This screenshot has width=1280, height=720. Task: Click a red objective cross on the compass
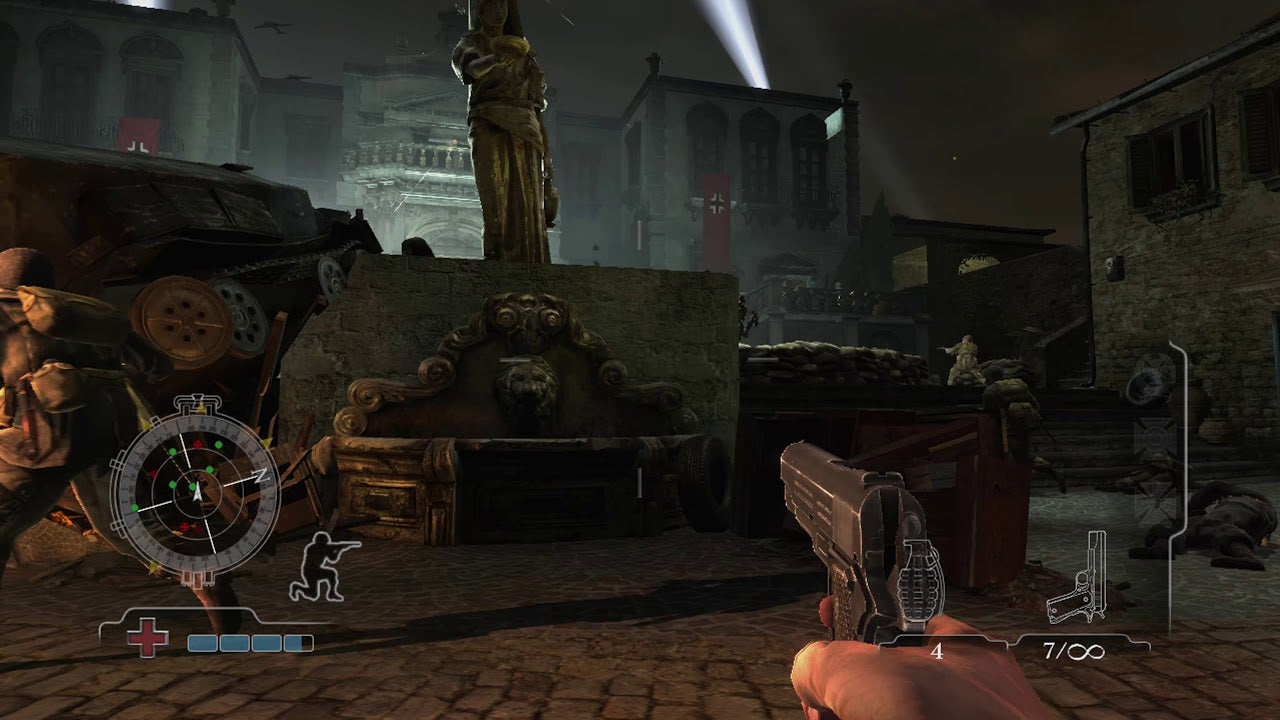click(x=196, y=445)
